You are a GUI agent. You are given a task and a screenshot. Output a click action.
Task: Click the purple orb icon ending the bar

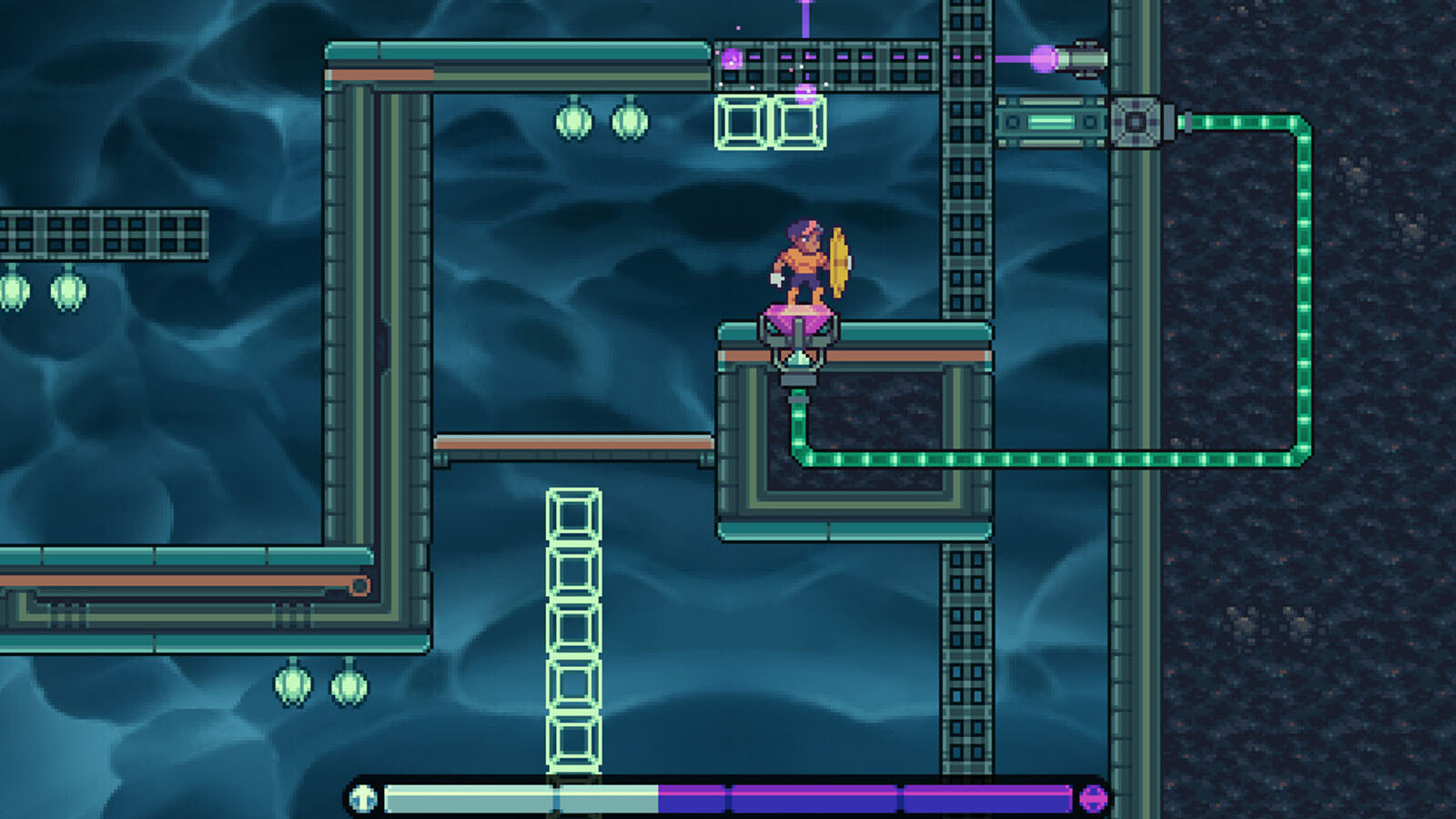[1093, 798]
